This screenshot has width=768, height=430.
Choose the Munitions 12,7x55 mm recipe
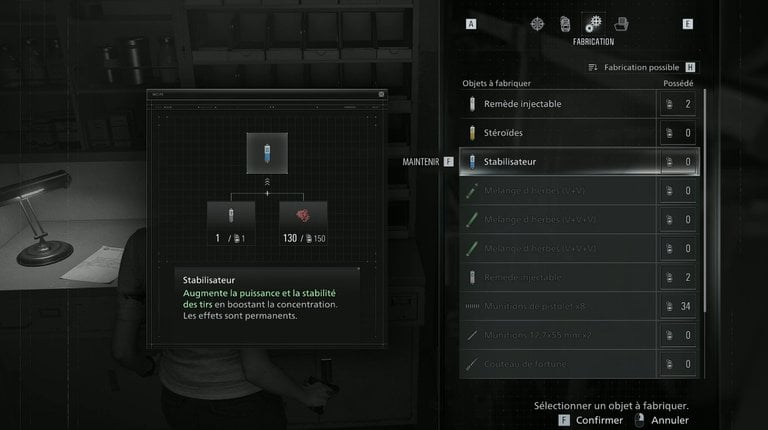560,335
